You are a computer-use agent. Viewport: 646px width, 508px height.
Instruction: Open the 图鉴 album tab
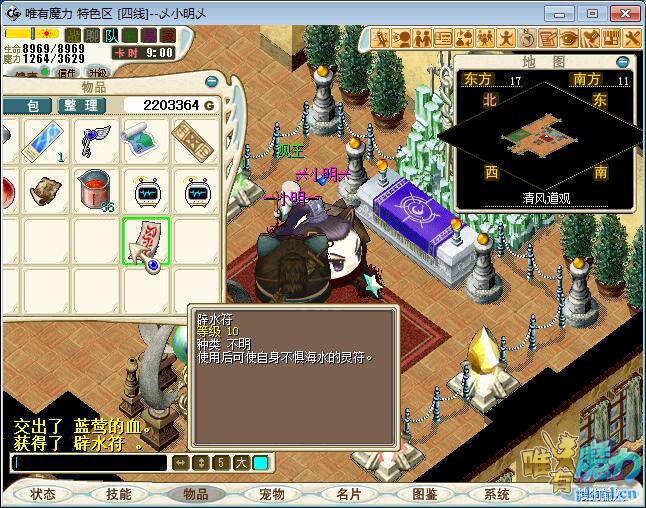click(425, 494)
